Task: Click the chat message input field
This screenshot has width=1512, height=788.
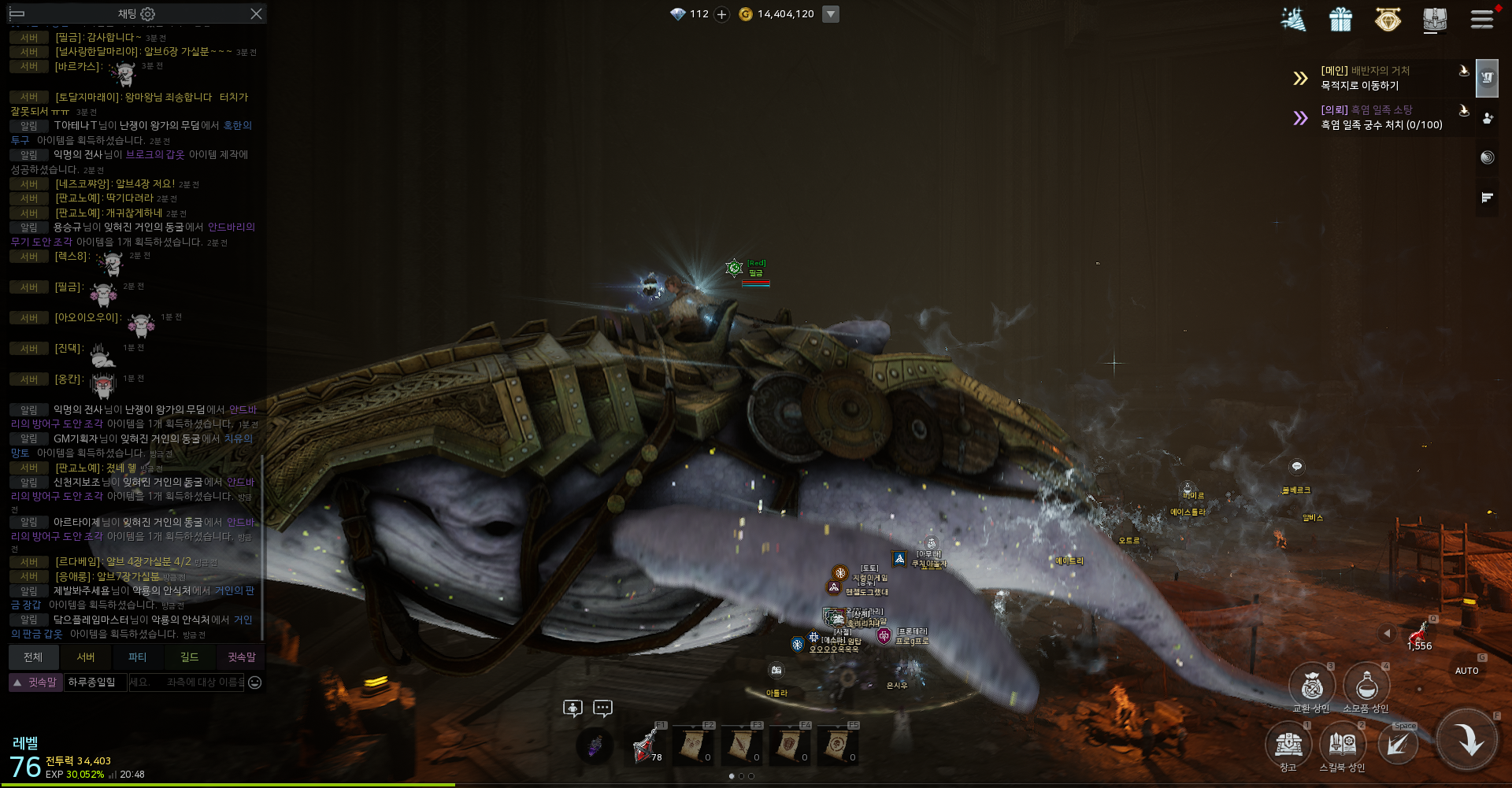Action: pyautogui.click(x=187, y=683)
